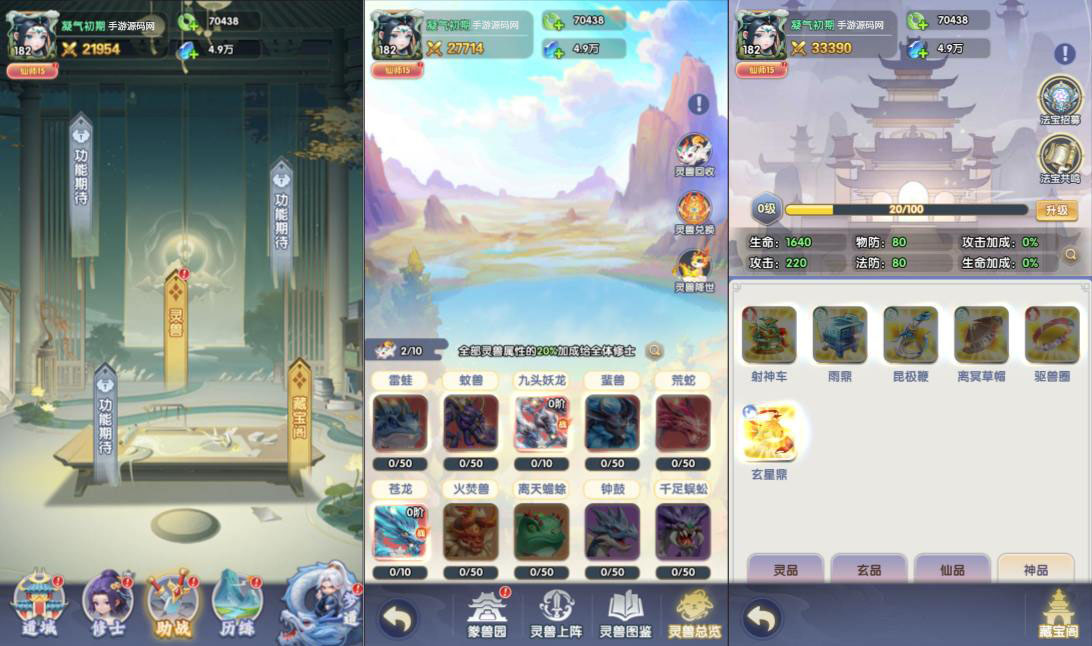The image size is (1092, 646).
Task: Open the 历练 navigation icon
Action: [x=237, y=600]
